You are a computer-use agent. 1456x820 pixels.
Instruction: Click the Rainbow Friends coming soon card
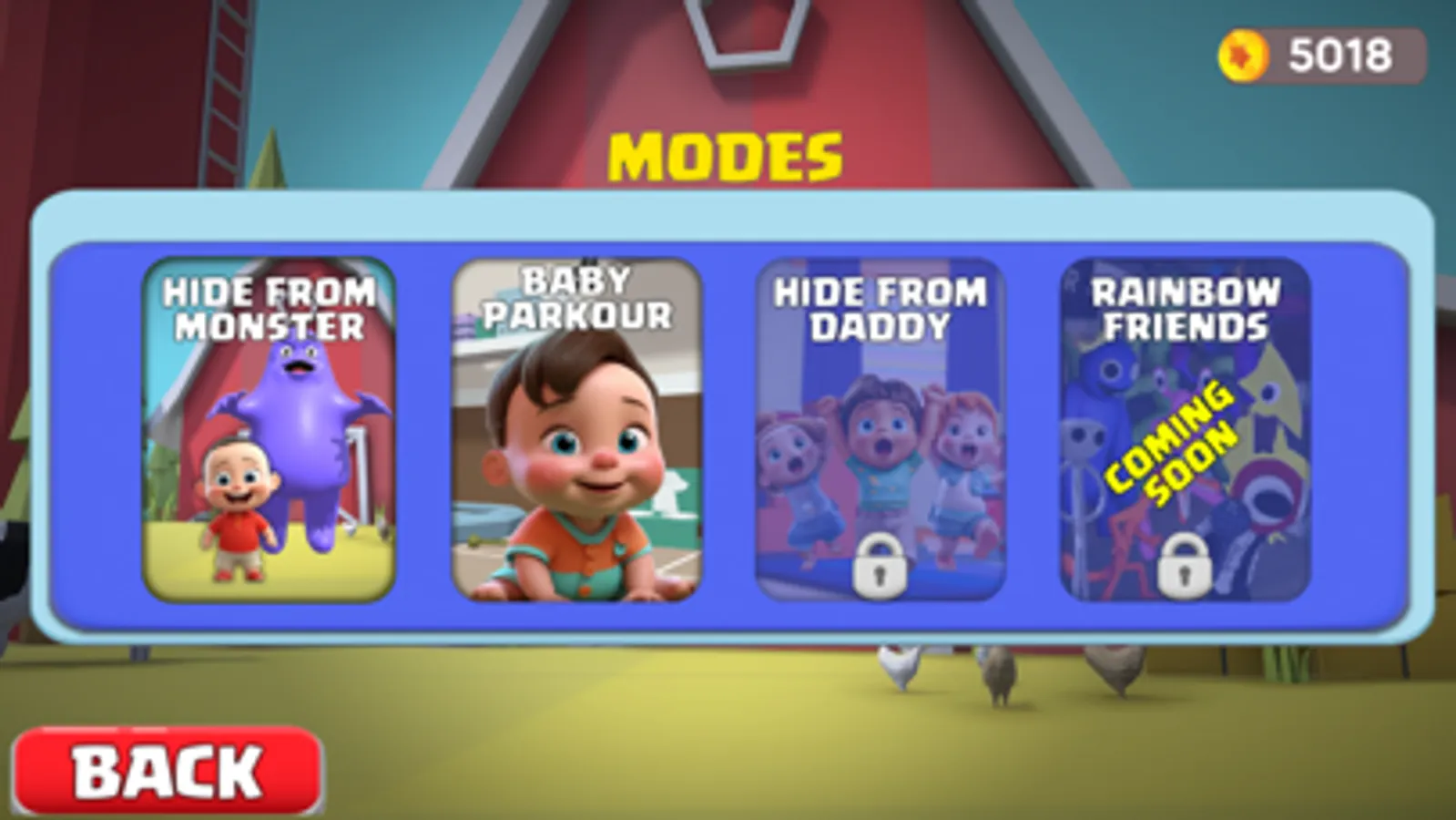click(x=1184, y=428)
